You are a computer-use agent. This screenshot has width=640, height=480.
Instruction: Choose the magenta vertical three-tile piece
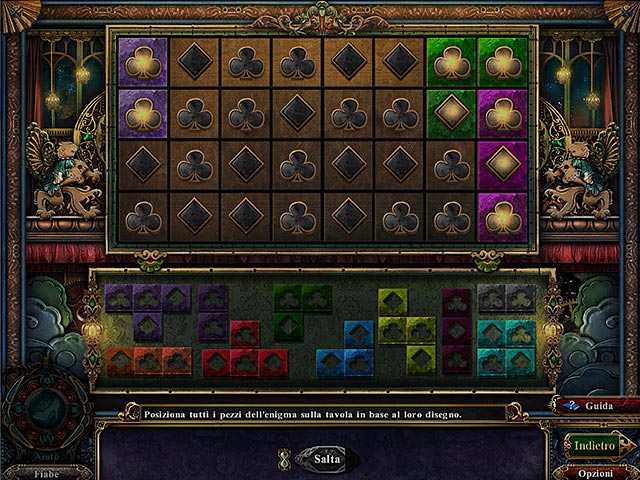pos(457,329)
